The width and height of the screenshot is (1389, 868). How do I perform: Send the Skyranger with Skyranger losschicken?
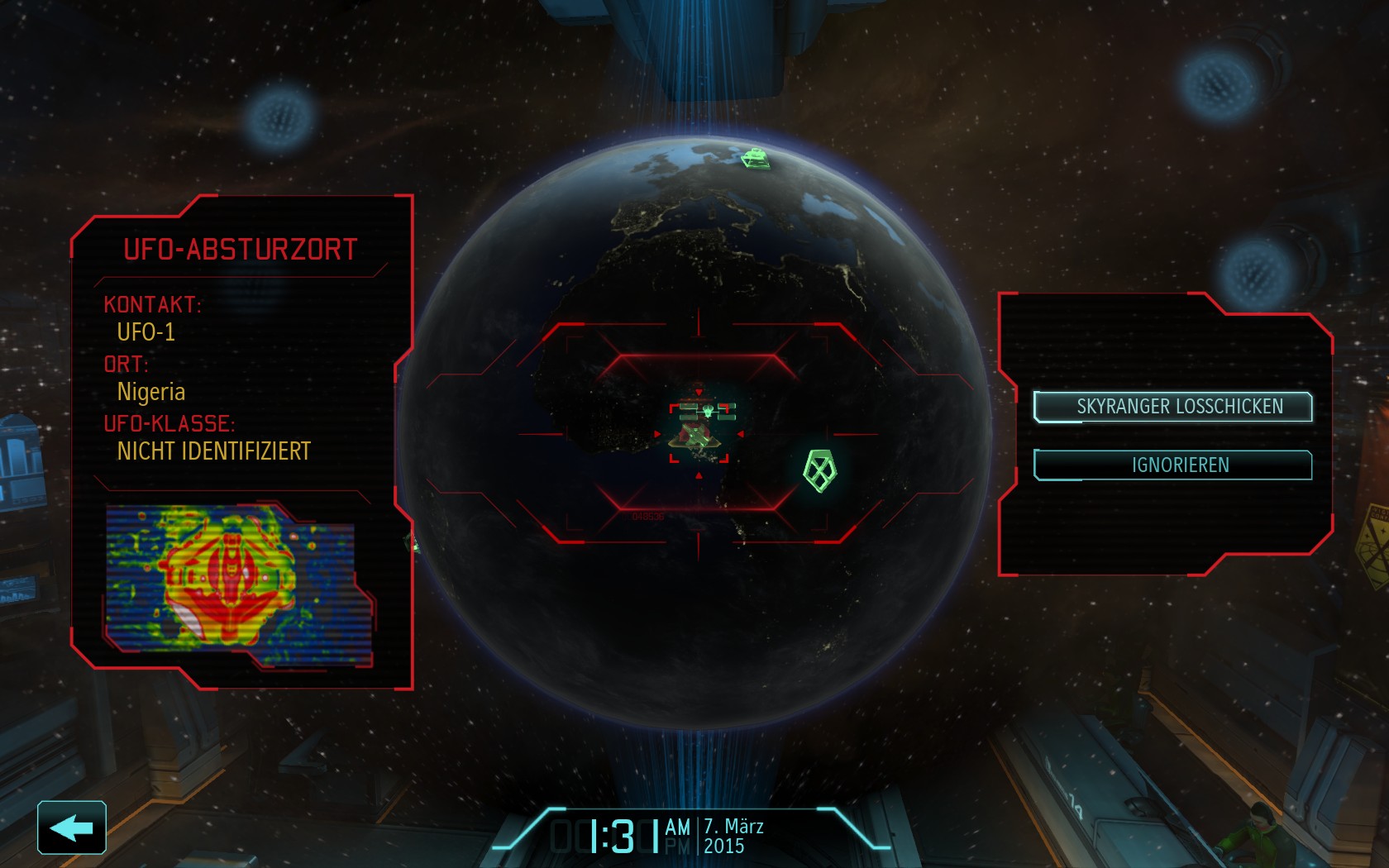pyautogui.click(x=1172, y=407)
